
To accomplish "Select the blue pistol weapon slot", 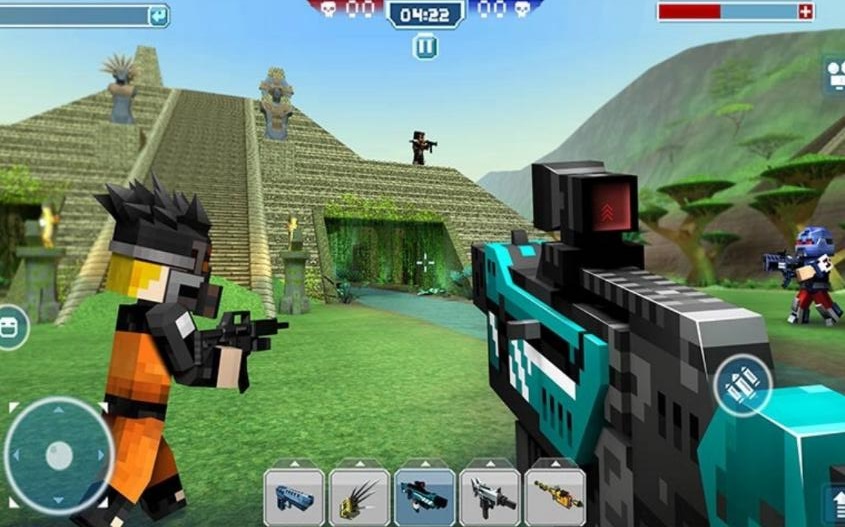I will [x=294, y=496].
